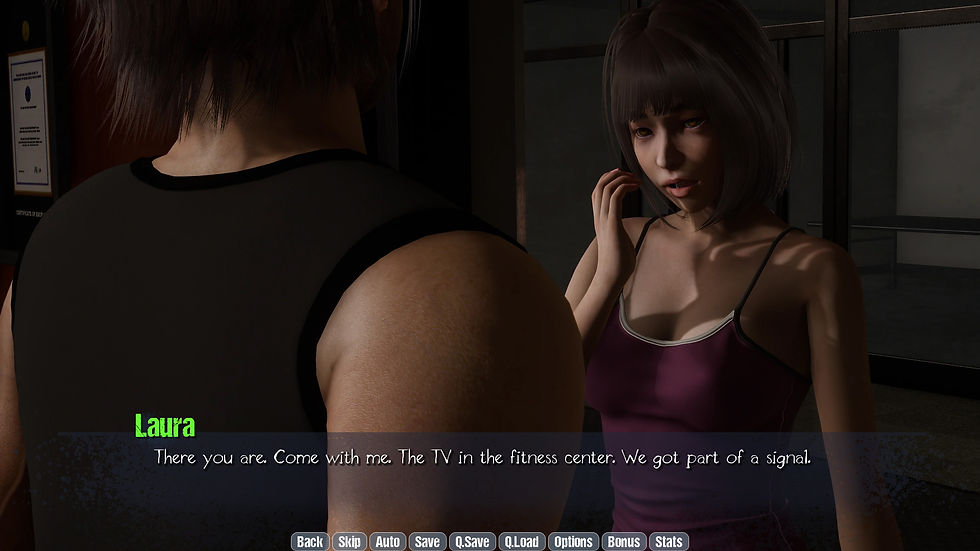Open the Options screen
The image size is (980, 551).
(574, 541)
